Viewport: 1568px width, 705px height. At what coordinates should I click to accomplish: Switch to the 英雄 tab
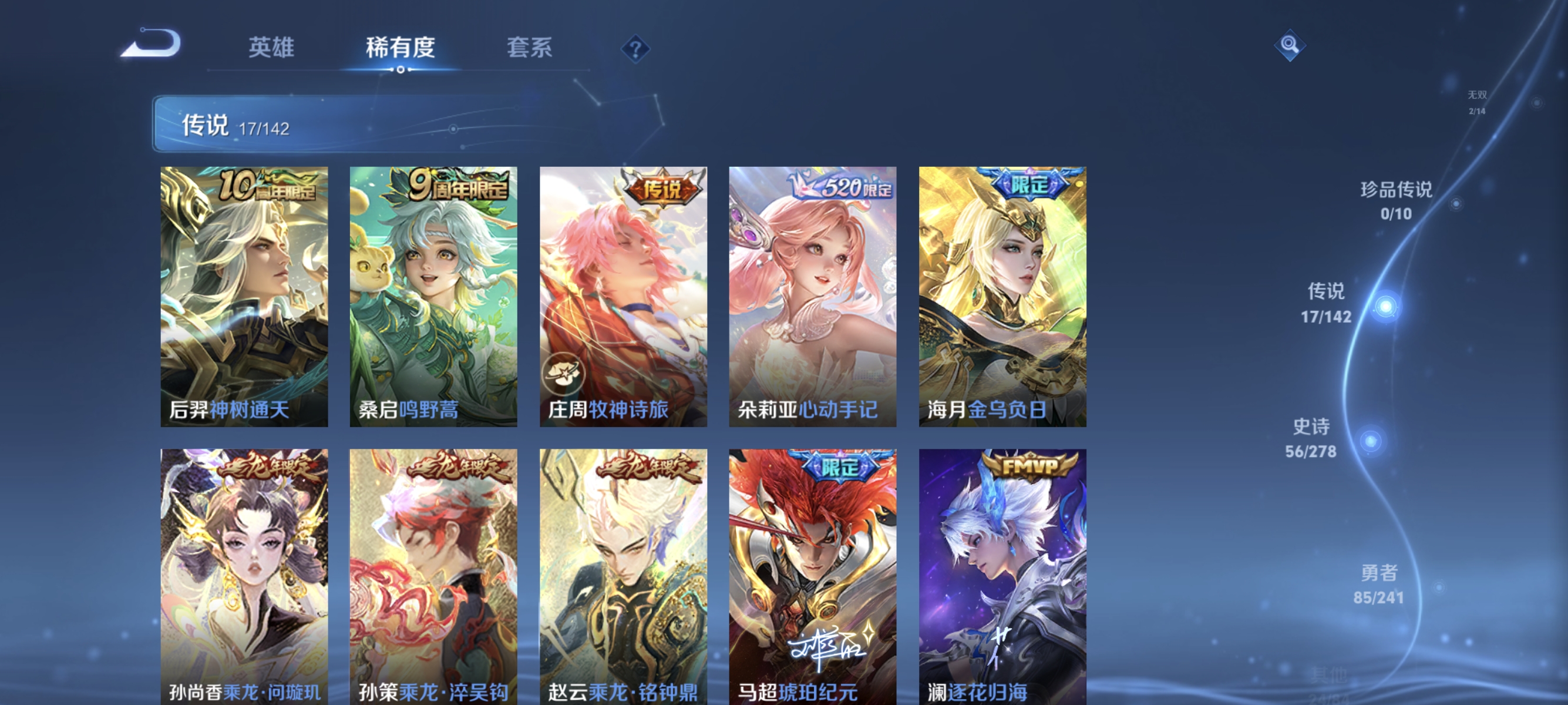(271, 48)
